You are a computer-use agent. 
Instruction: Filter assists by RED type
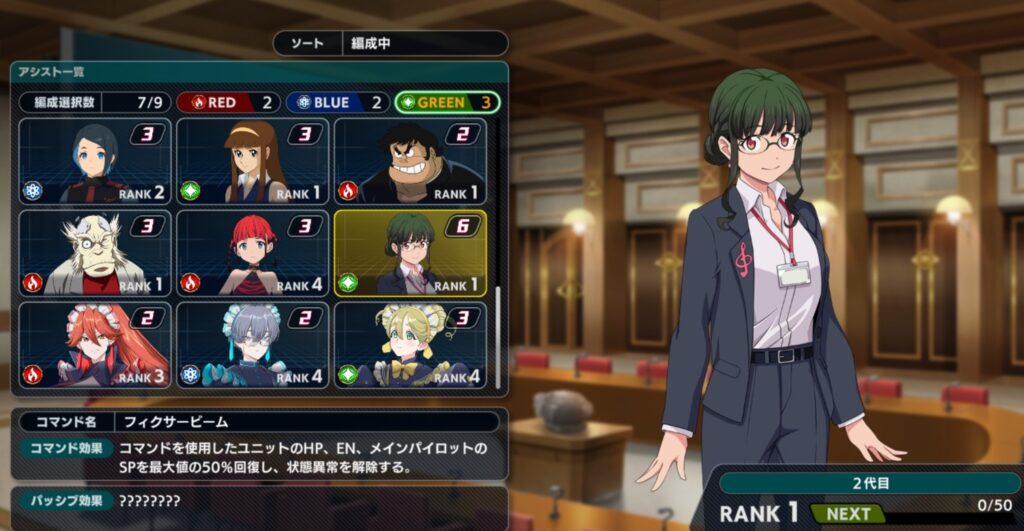(228, 102)
